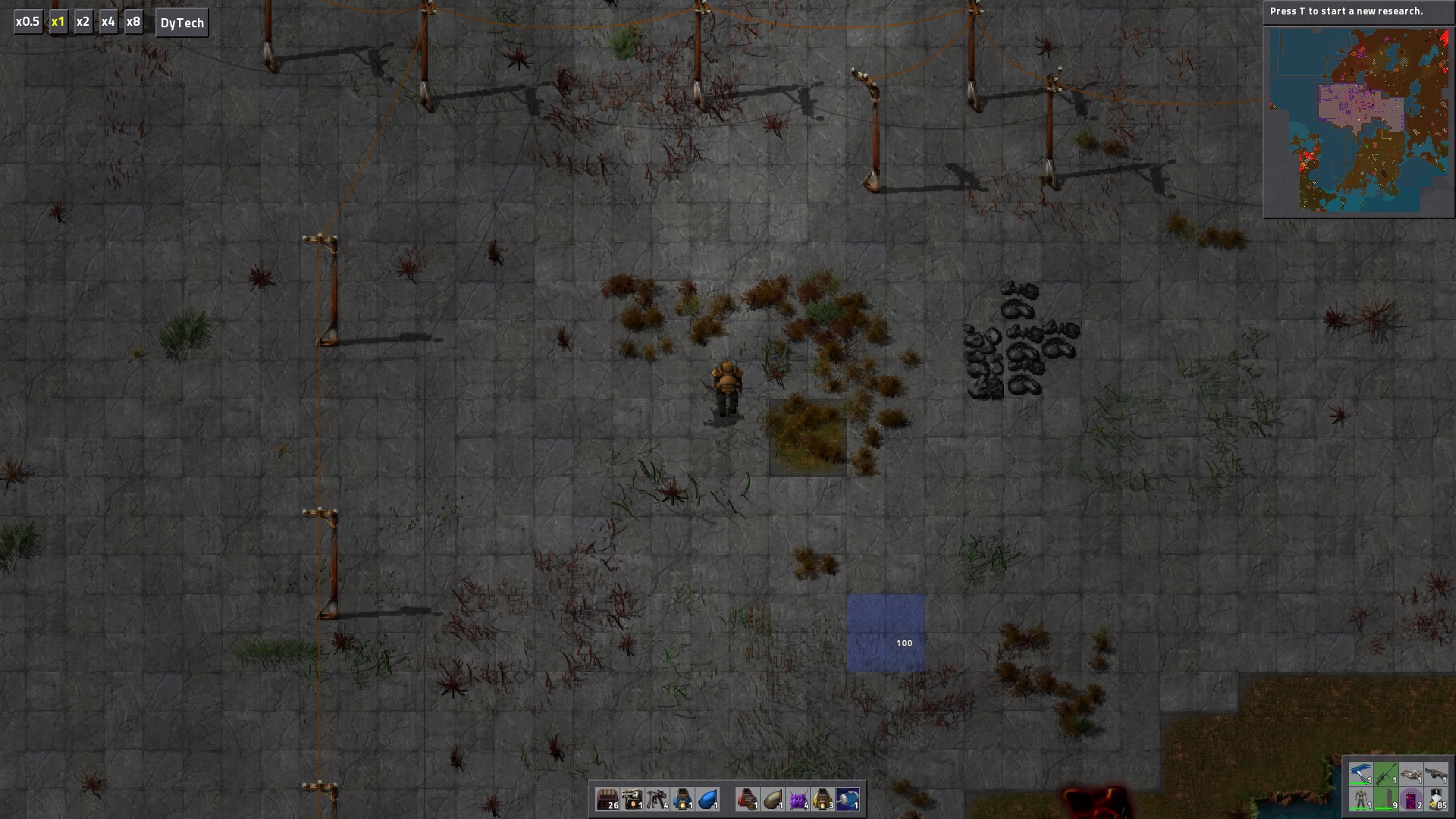Select the gun turret quickbar slot

pos(657,799)
